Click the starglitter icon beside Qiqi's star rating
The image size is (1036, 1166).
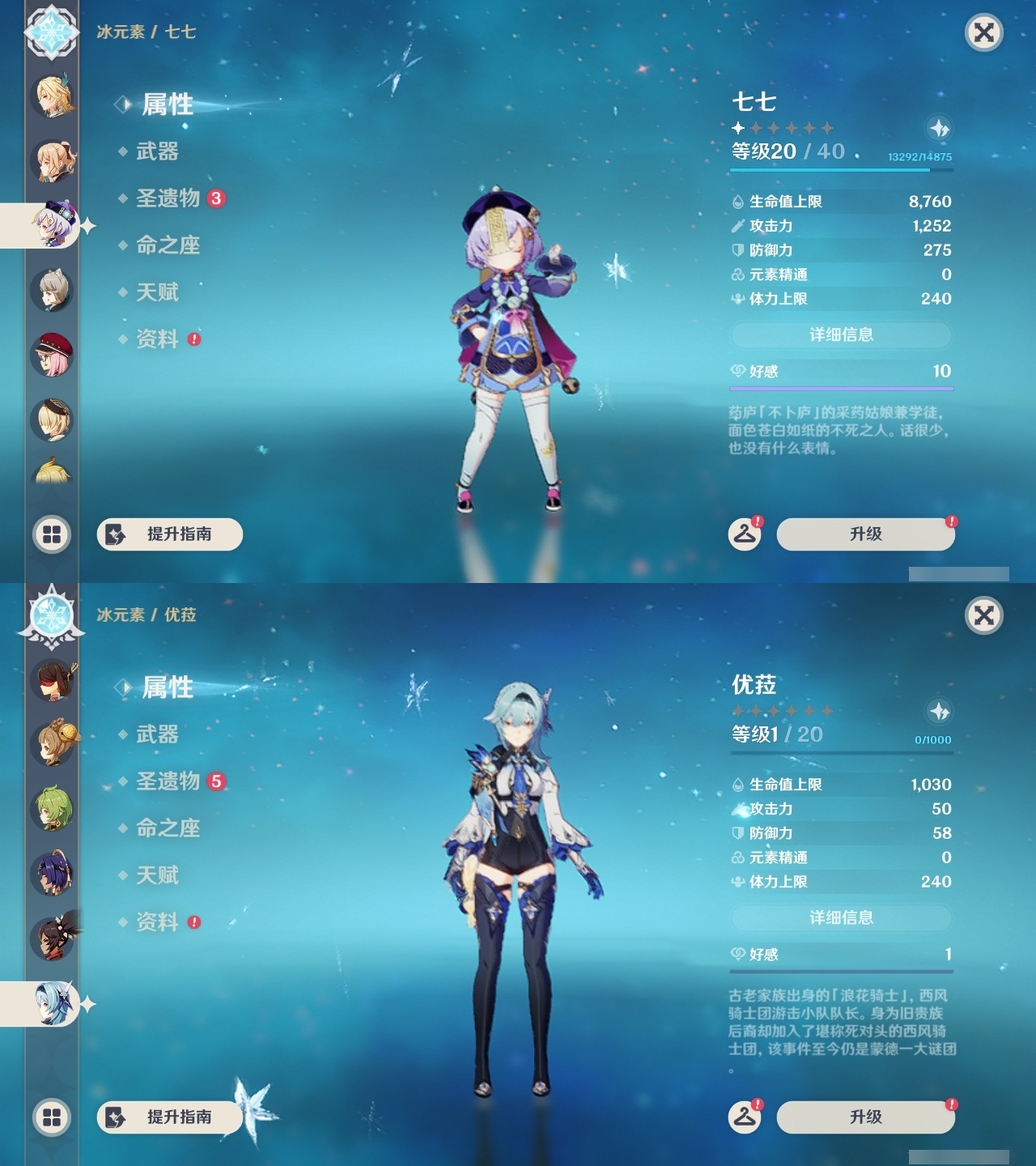coord(939,127)
